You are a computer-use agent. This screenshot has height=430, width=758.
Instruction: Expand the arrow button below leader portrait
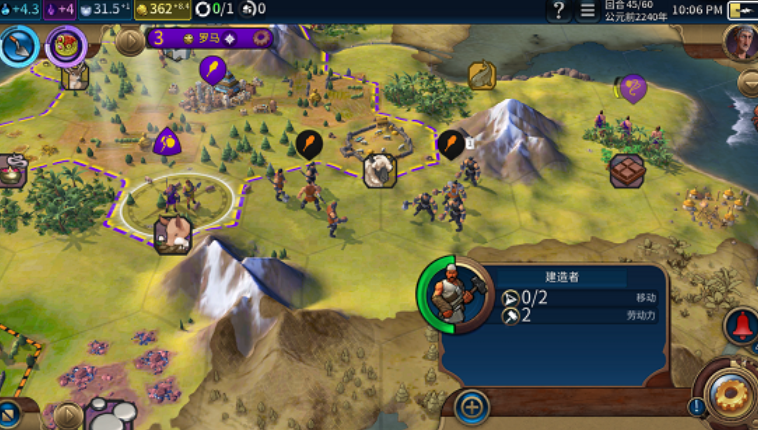748,82
